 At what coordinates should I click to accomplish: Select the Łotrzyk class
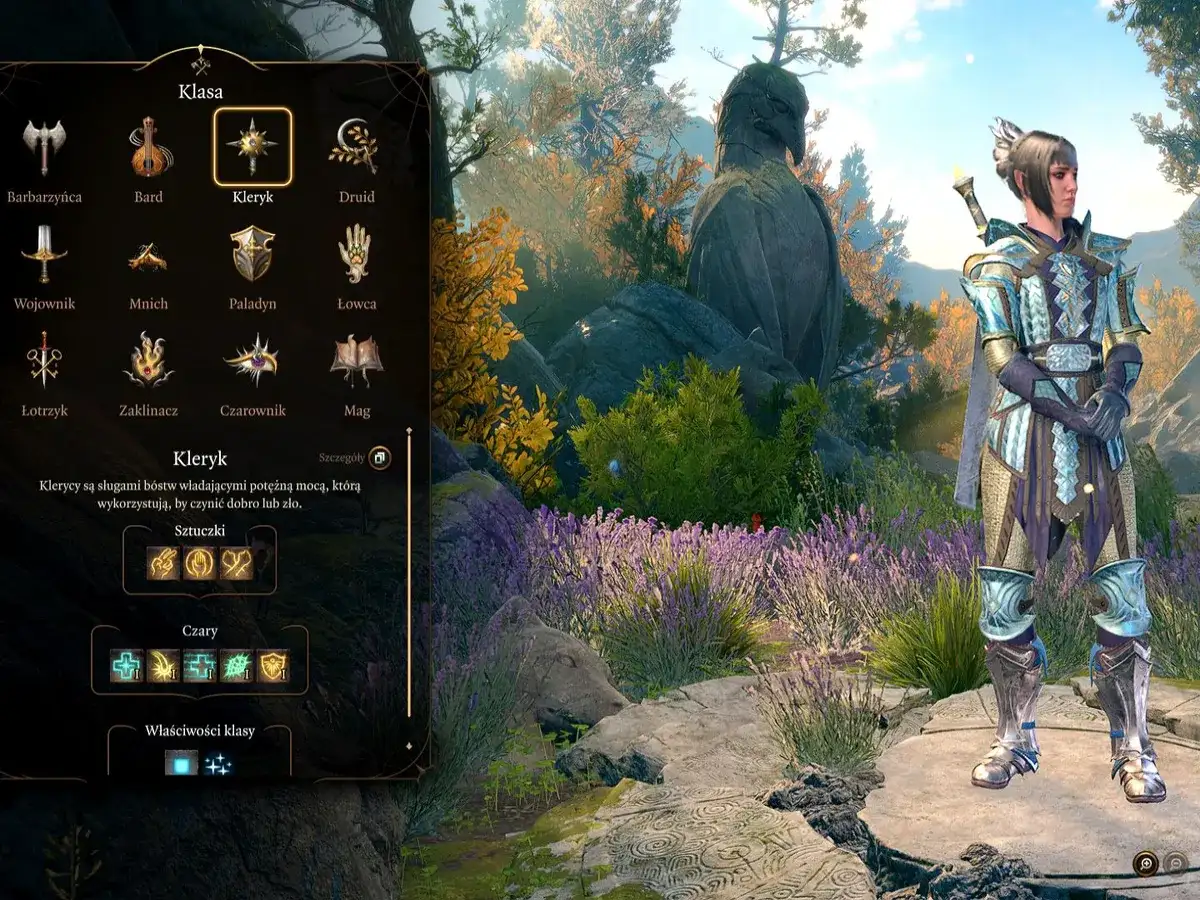[x=44, y=360]
